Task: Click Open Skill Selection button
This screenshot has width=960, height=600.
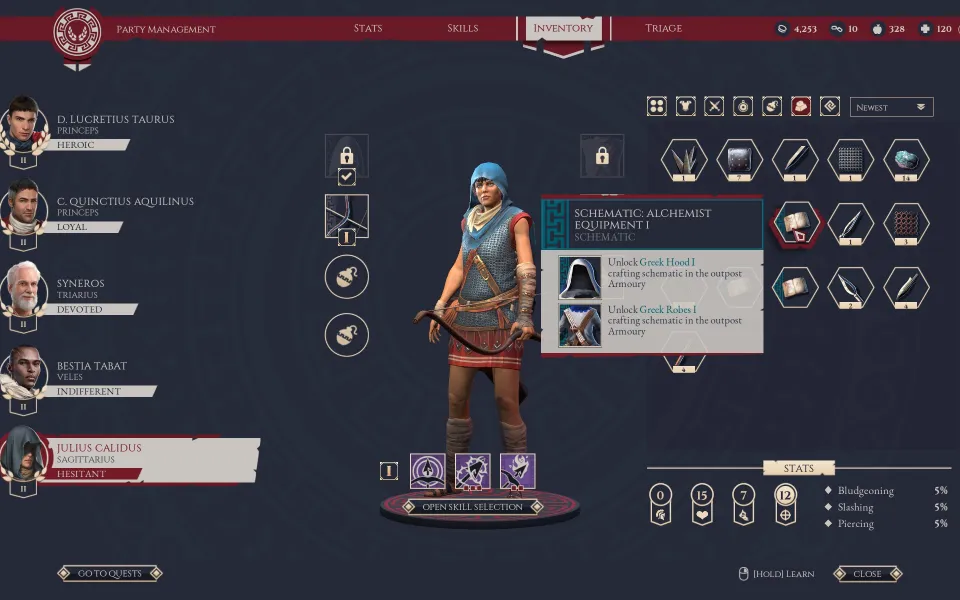Action: point(472,507)
